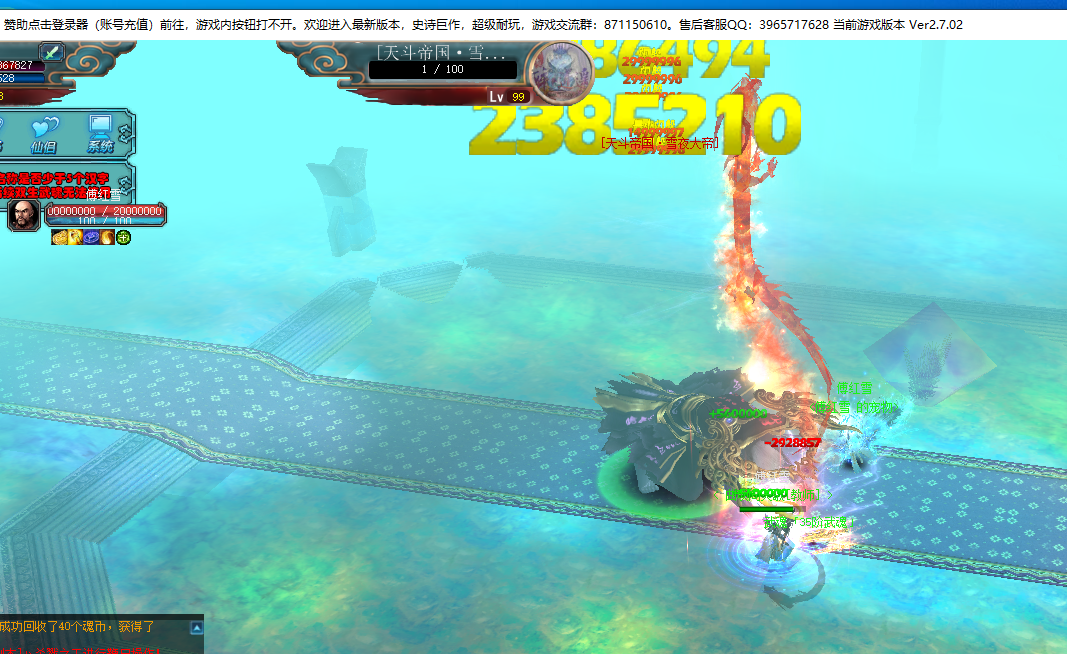Screen dimensions: 1067x654
Task: Click the chat message log
Action: click(x=95, y=634)
